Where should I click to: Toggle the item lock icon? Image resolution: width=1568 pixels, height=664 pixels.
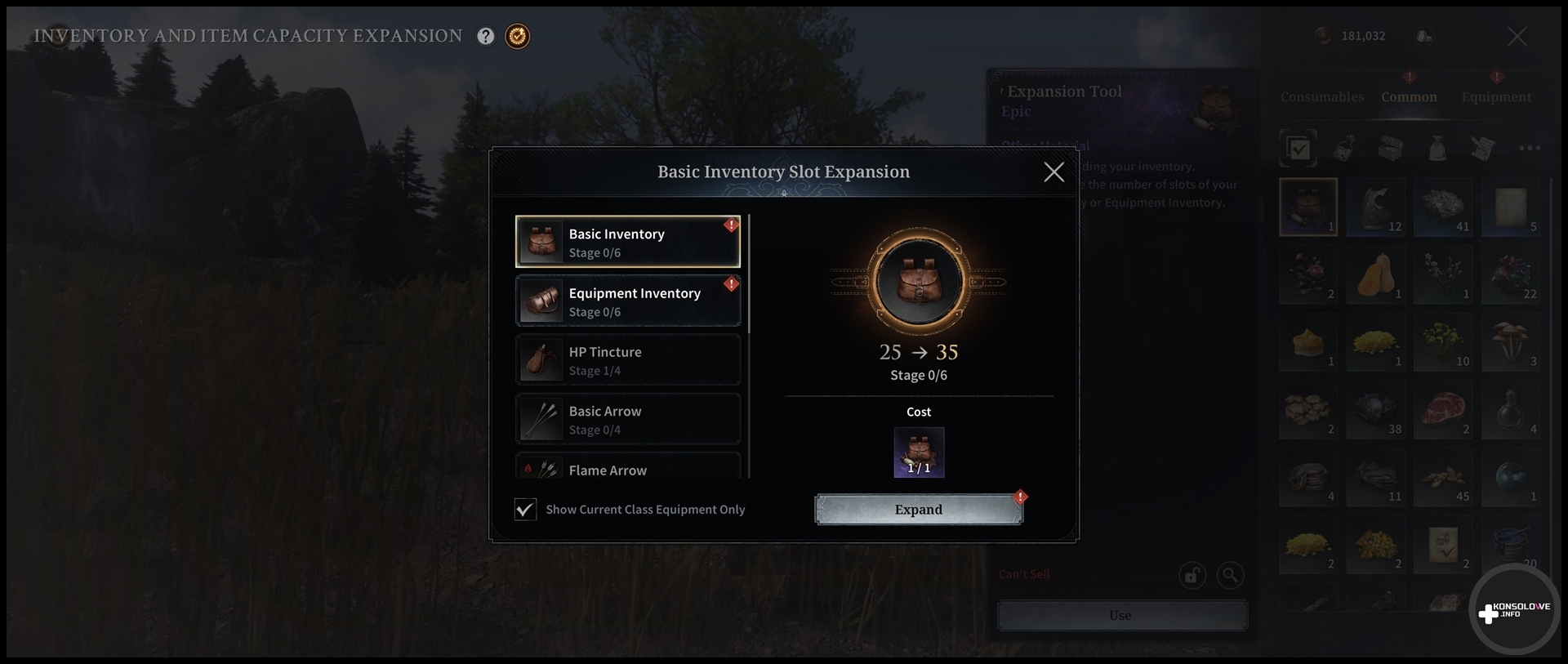[1192, 576]
